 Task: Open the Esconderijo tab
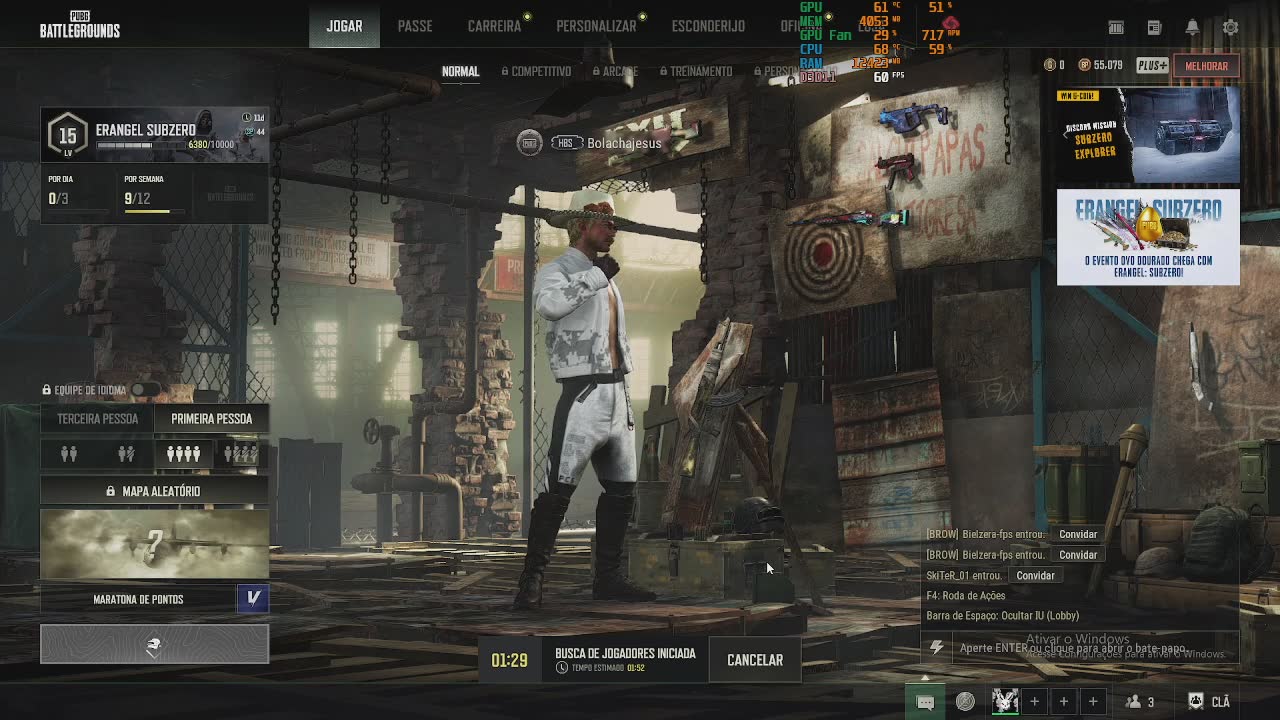point(708,26)
